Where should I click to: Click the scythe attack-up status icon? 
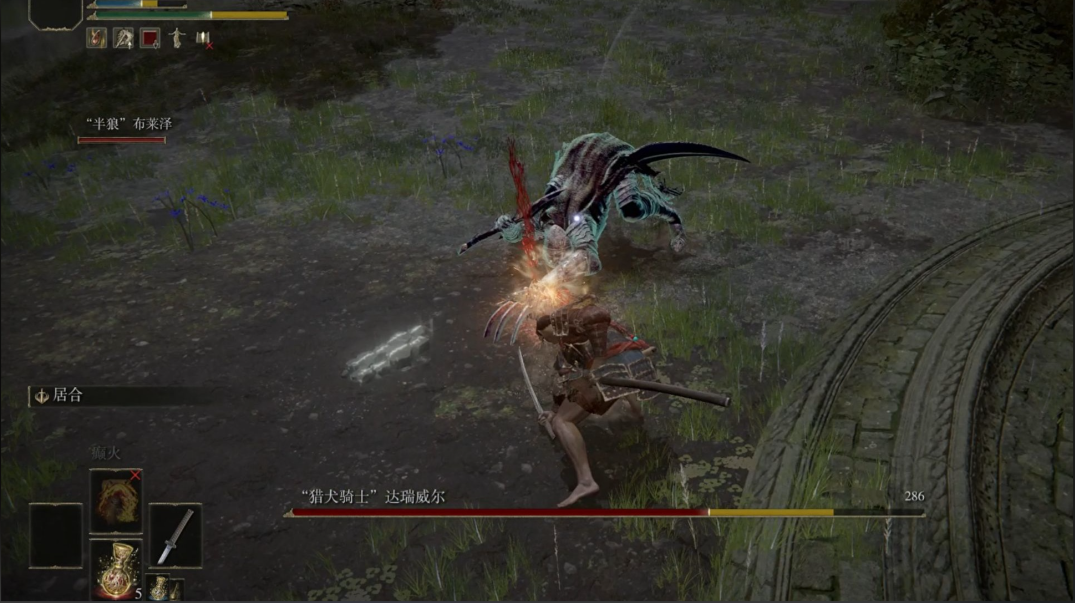(124, 38)
